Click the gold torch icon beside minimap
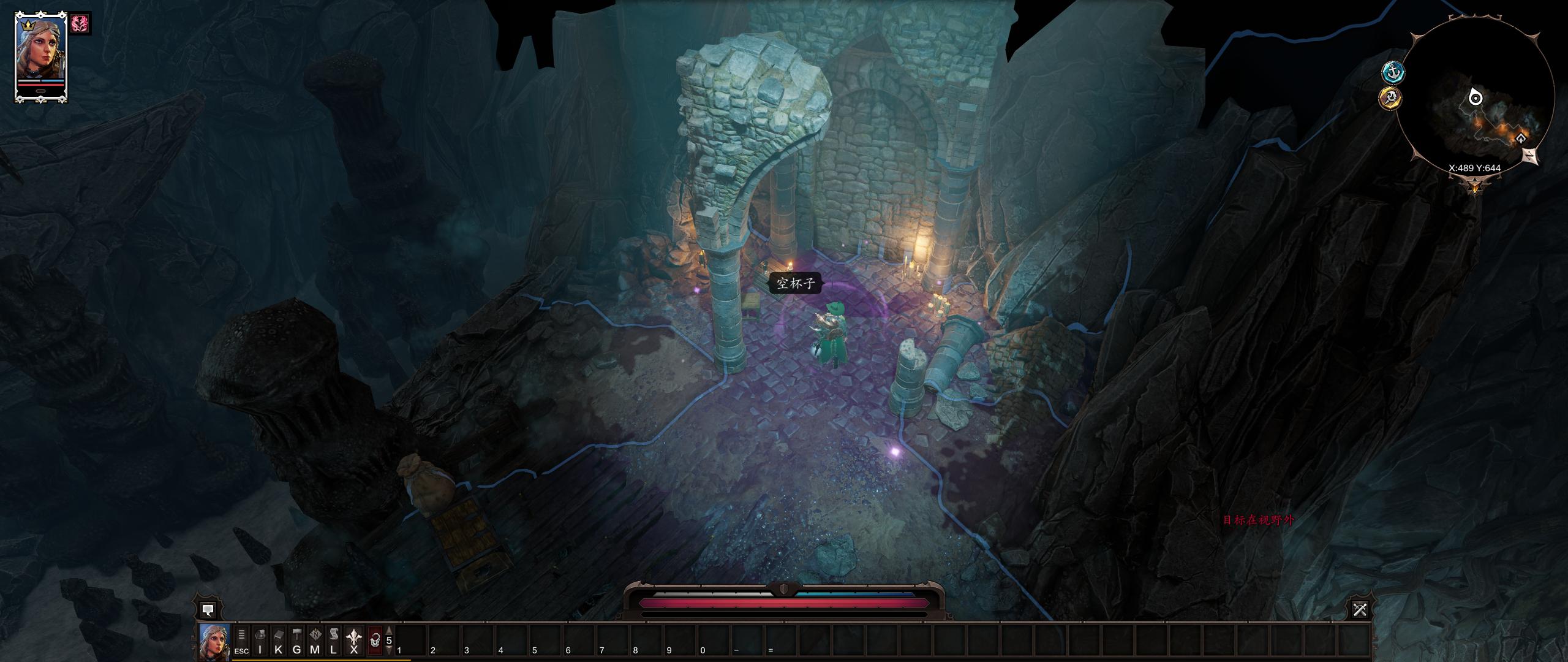Image resolution: width=1568 pixels, height=662 pixels. tap(1391, 97)
